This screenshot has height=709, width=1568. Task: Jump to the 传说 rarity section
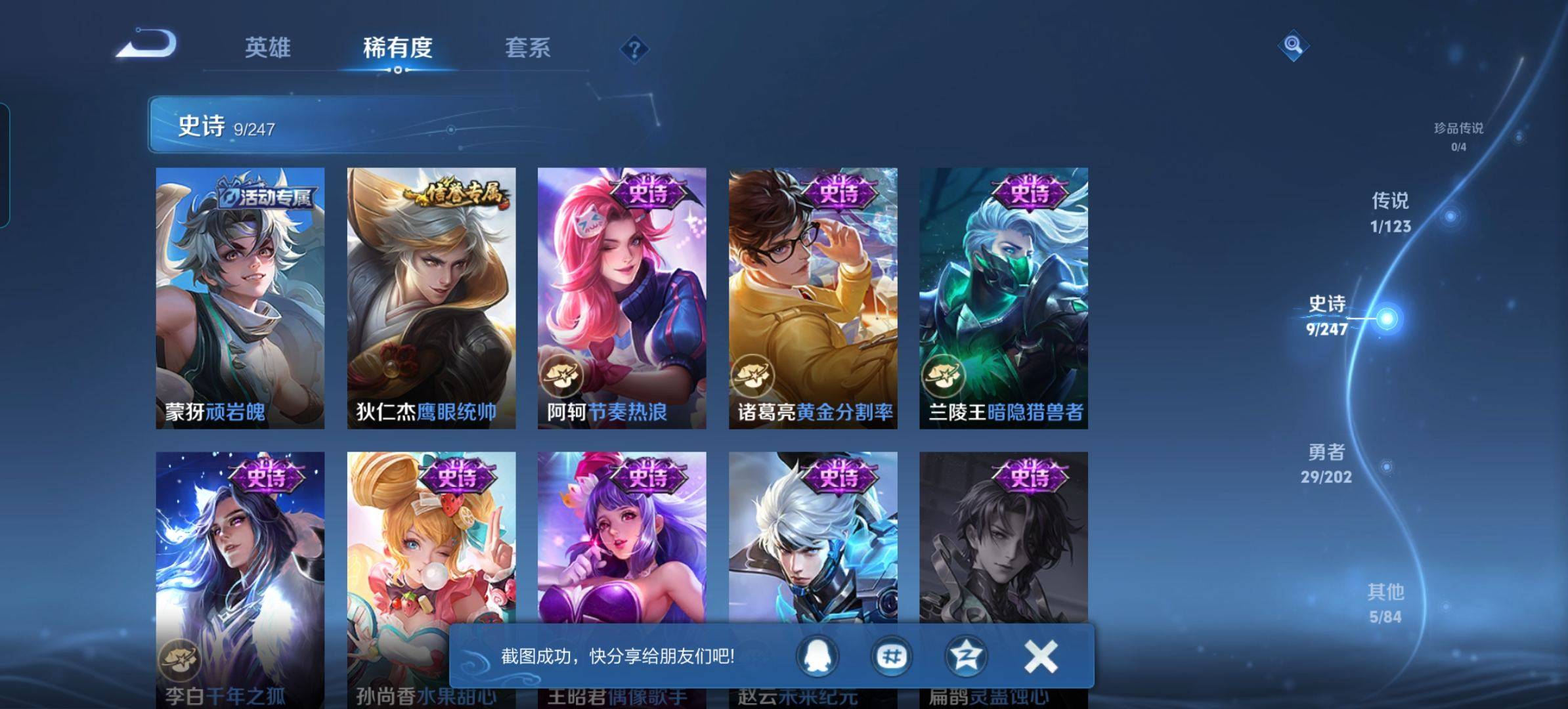click(1390, 213)
